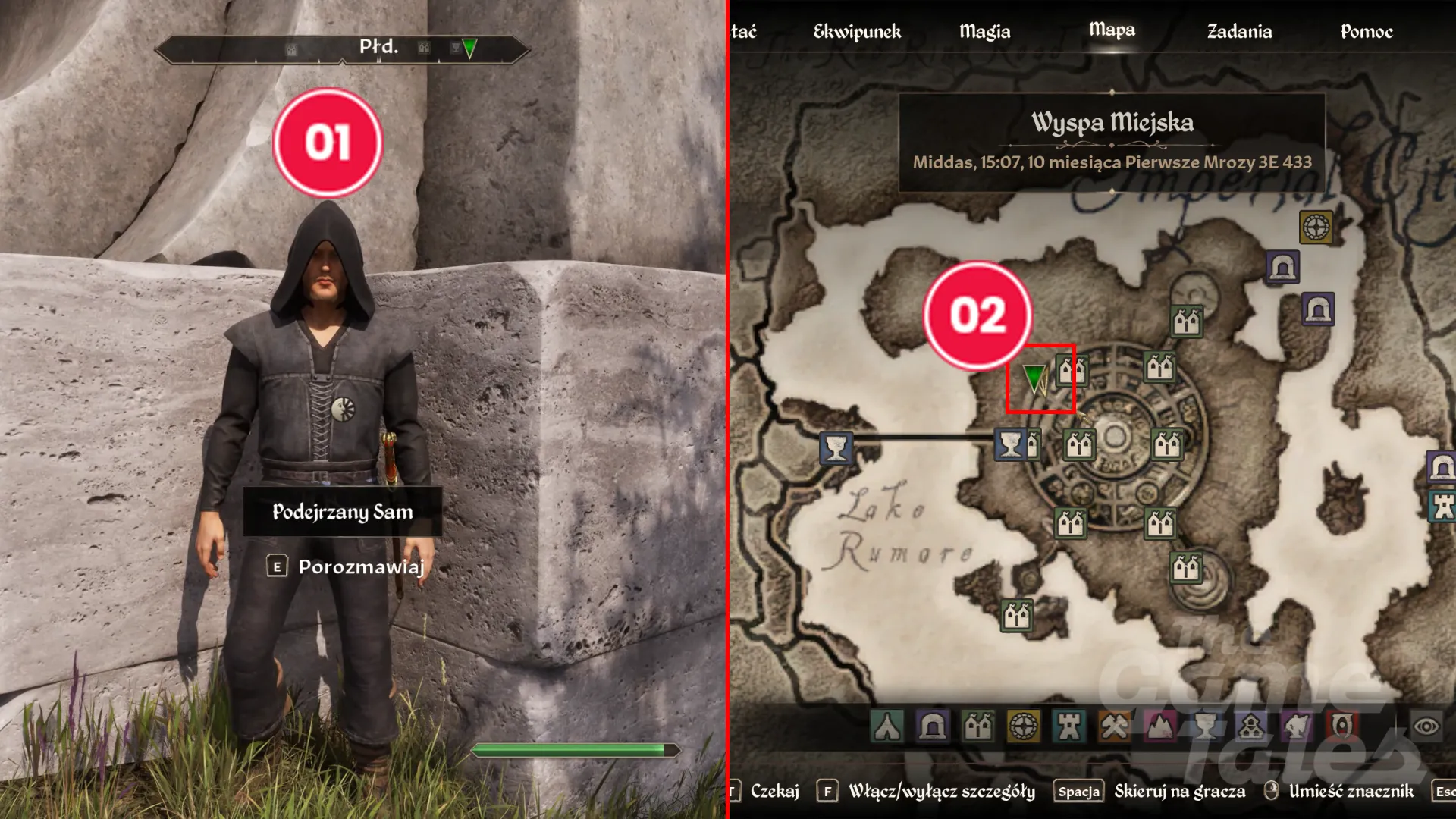
Task: Toggle the mountain cave map filter
Action: click(1160, 726)
